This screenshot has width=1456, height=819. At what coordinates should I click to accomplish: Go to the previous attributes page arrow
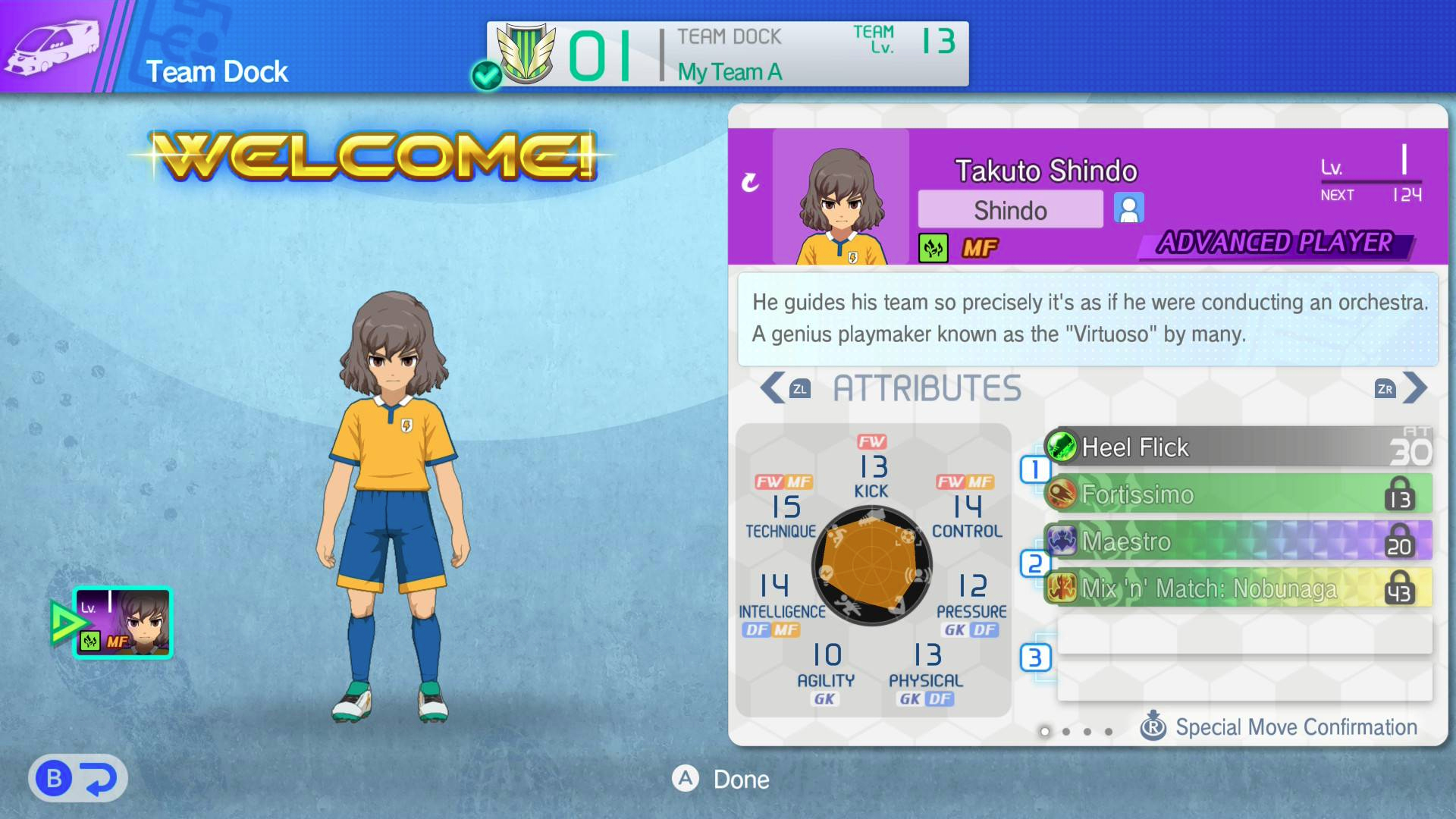[x=773, y=388]
